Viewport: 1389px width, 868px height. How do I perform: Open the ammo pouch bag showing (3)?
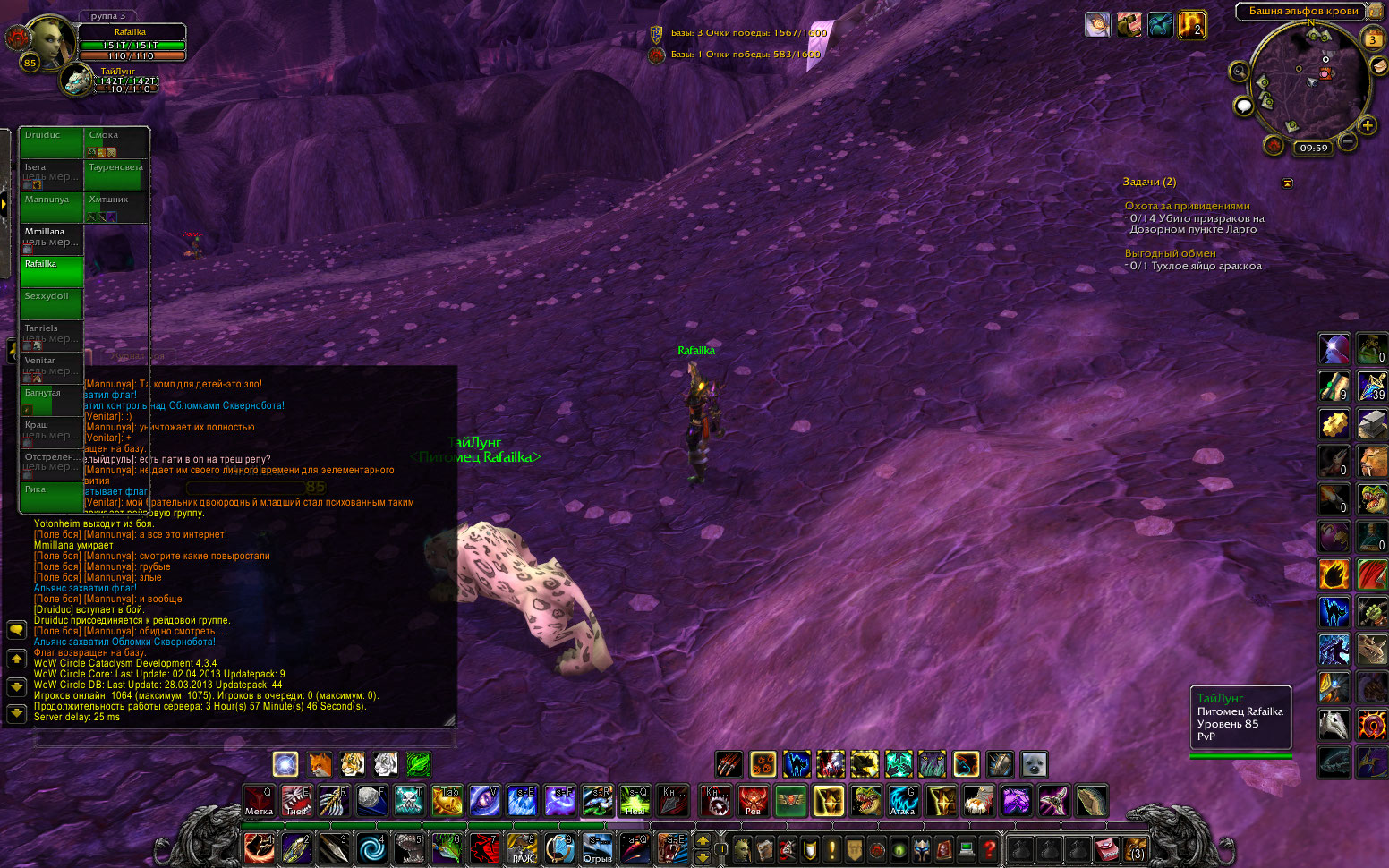tap(1136, 847)
